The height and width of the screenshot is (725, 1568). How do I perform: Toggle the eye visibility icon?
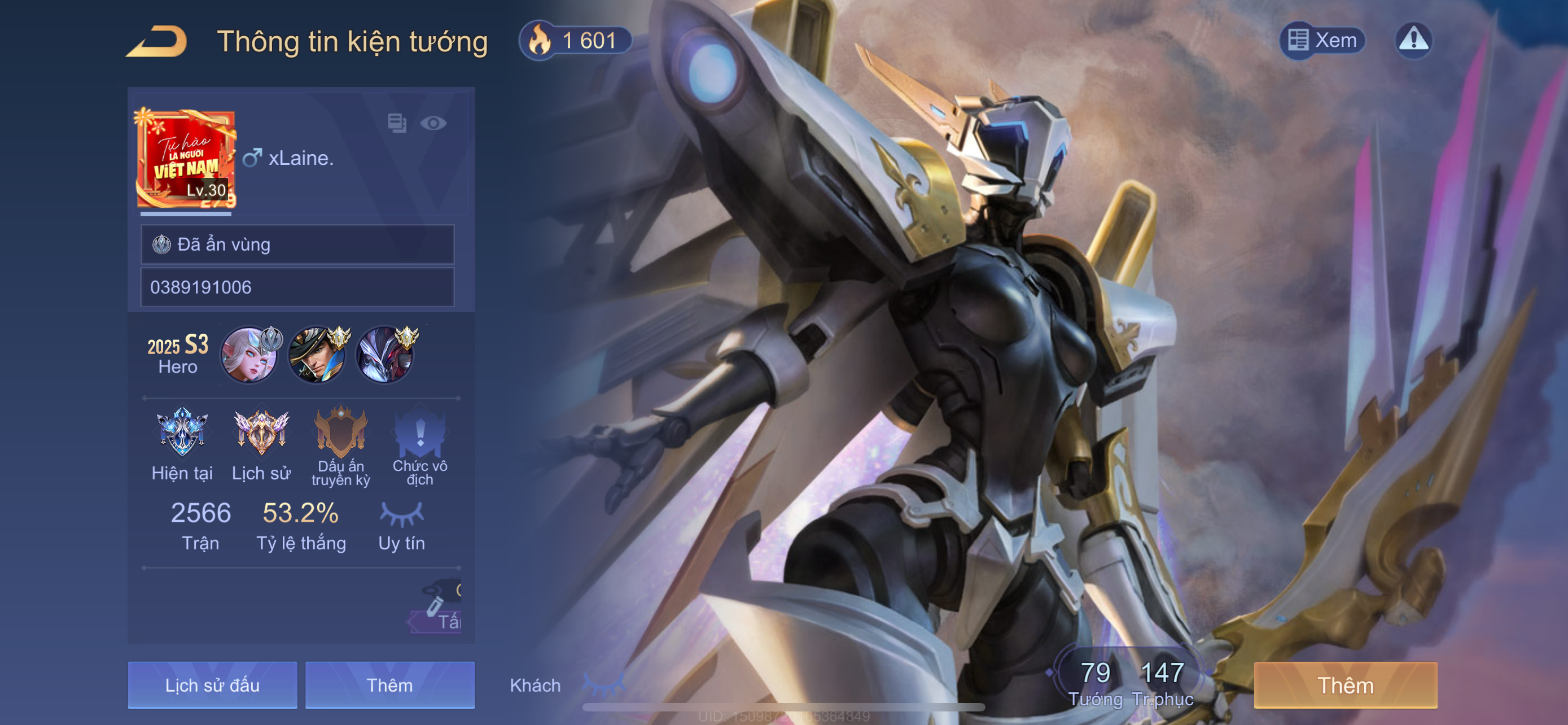pos(433,124)
